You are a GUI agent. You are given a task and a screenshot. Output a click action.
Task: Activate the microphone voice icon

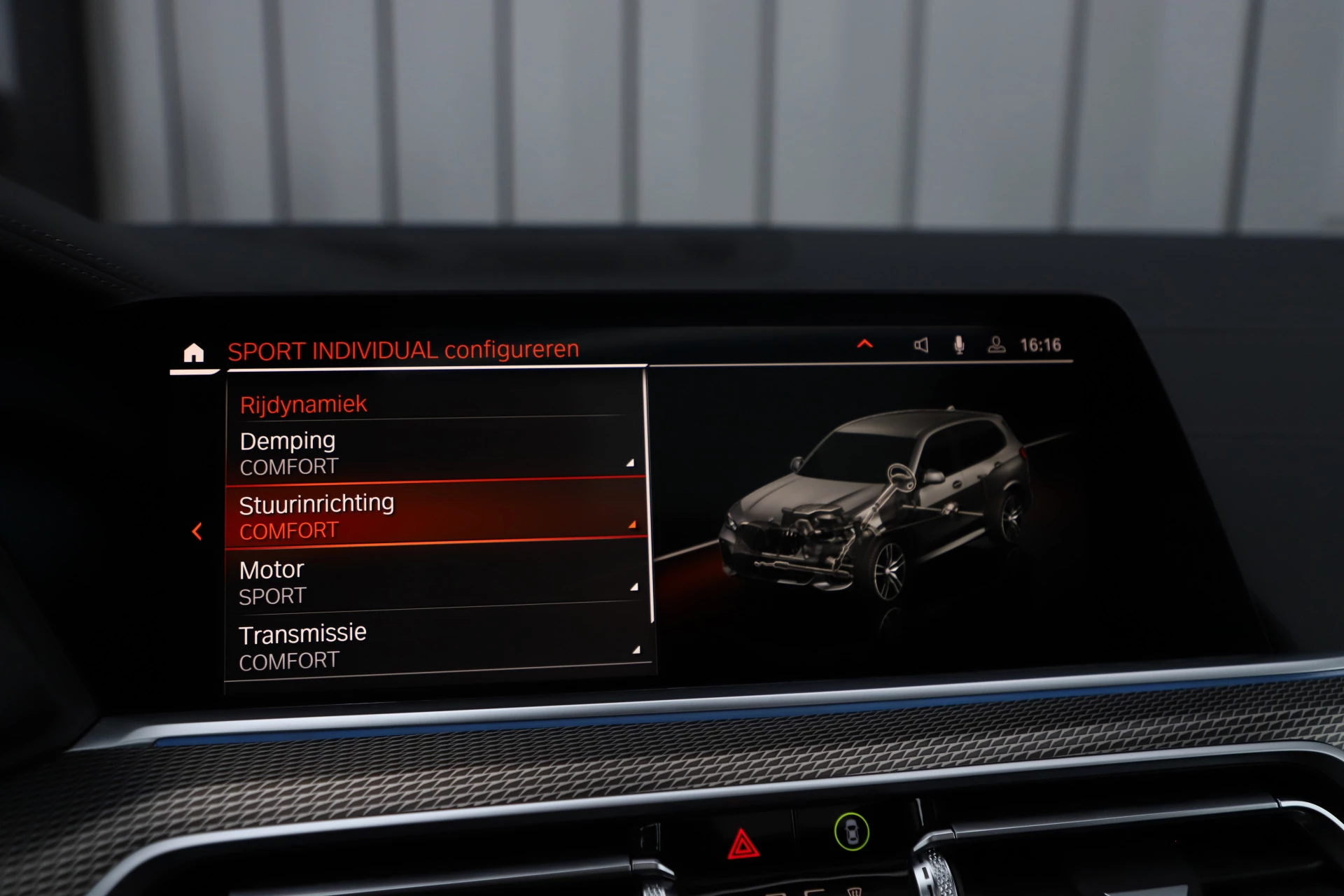[x=959, y=344]
